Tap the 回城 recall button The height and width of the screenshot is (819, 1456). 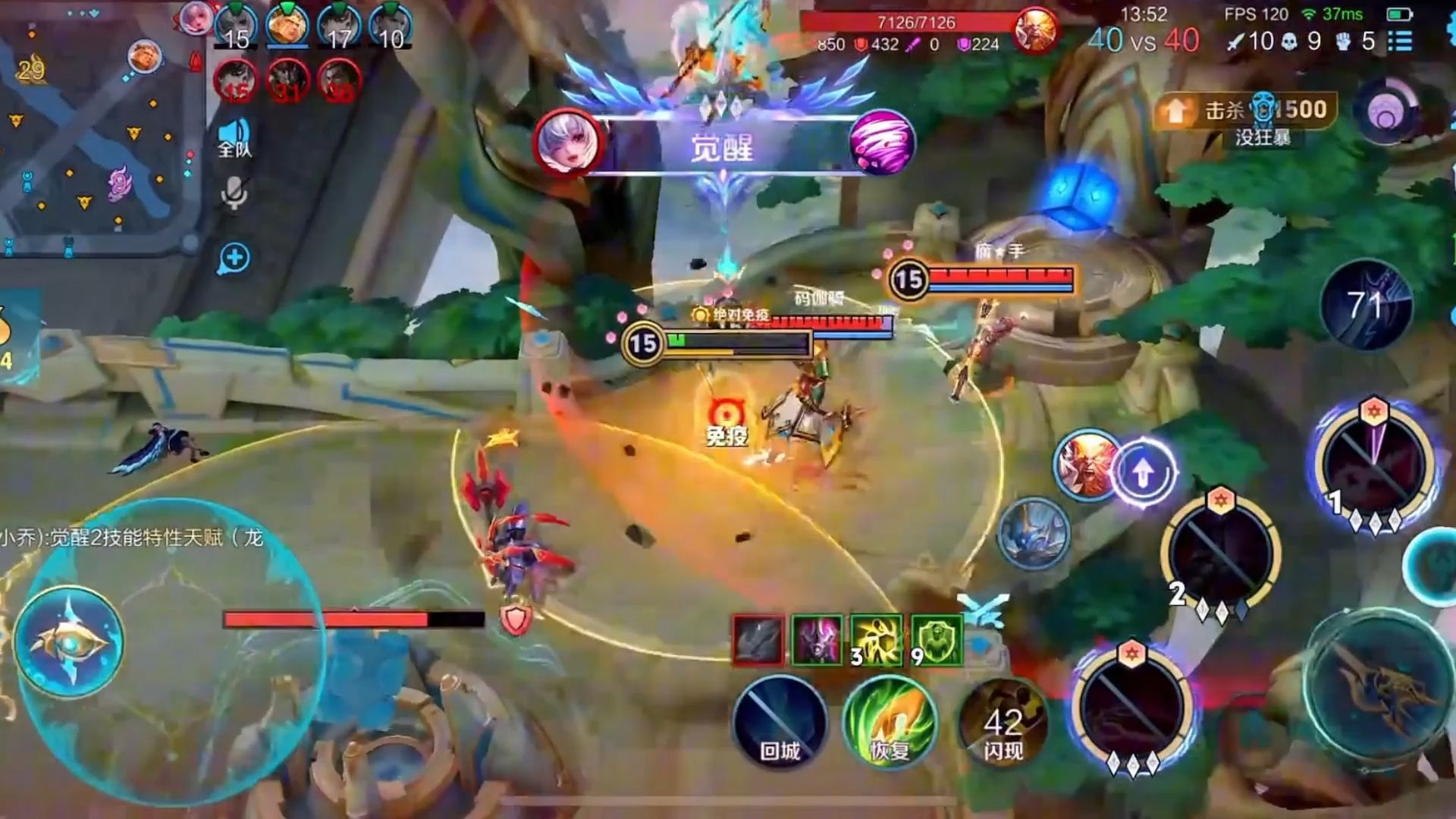(x=780, y=722)
